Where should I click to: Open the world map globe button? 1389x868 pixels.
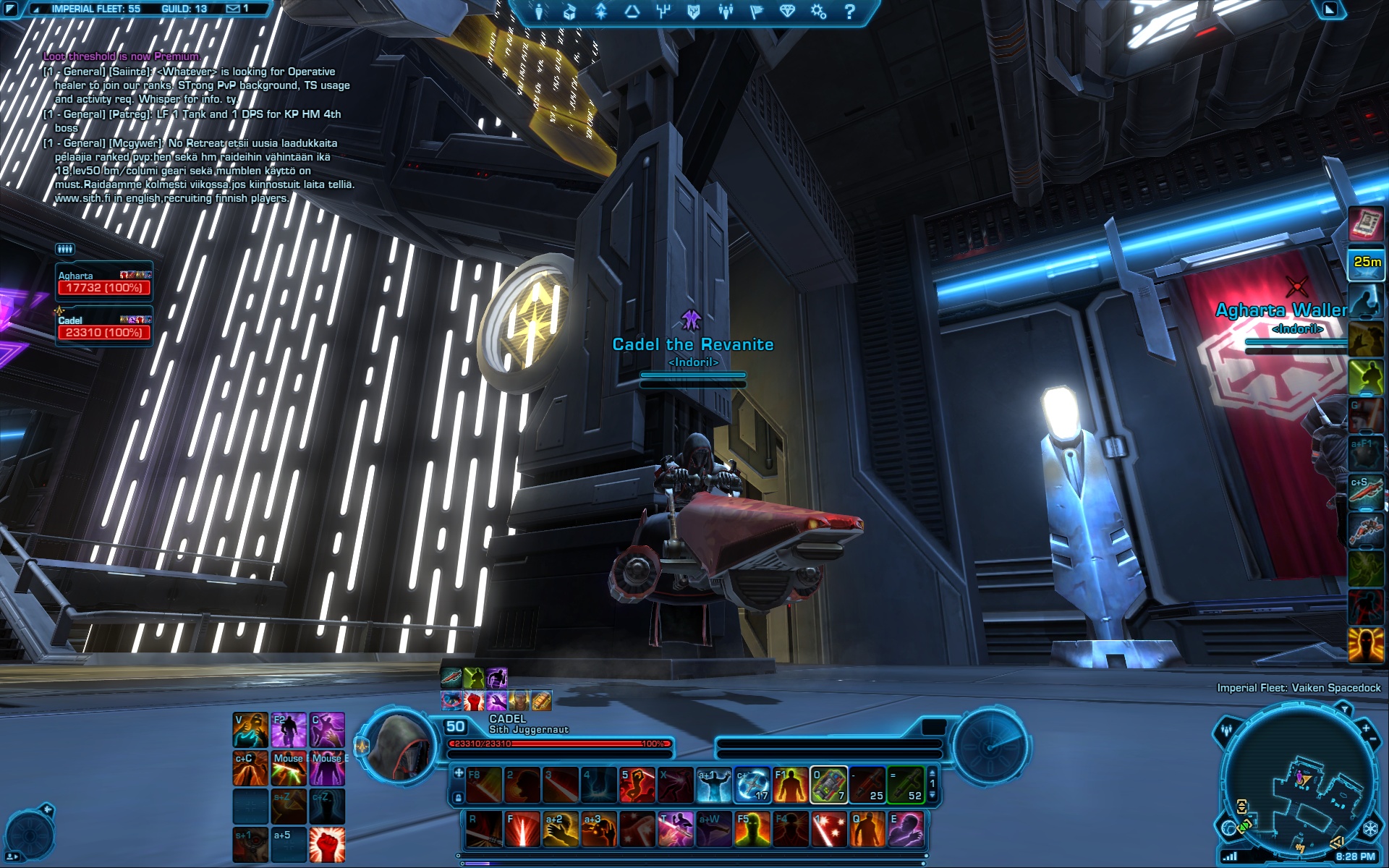tap(1228, 827)
